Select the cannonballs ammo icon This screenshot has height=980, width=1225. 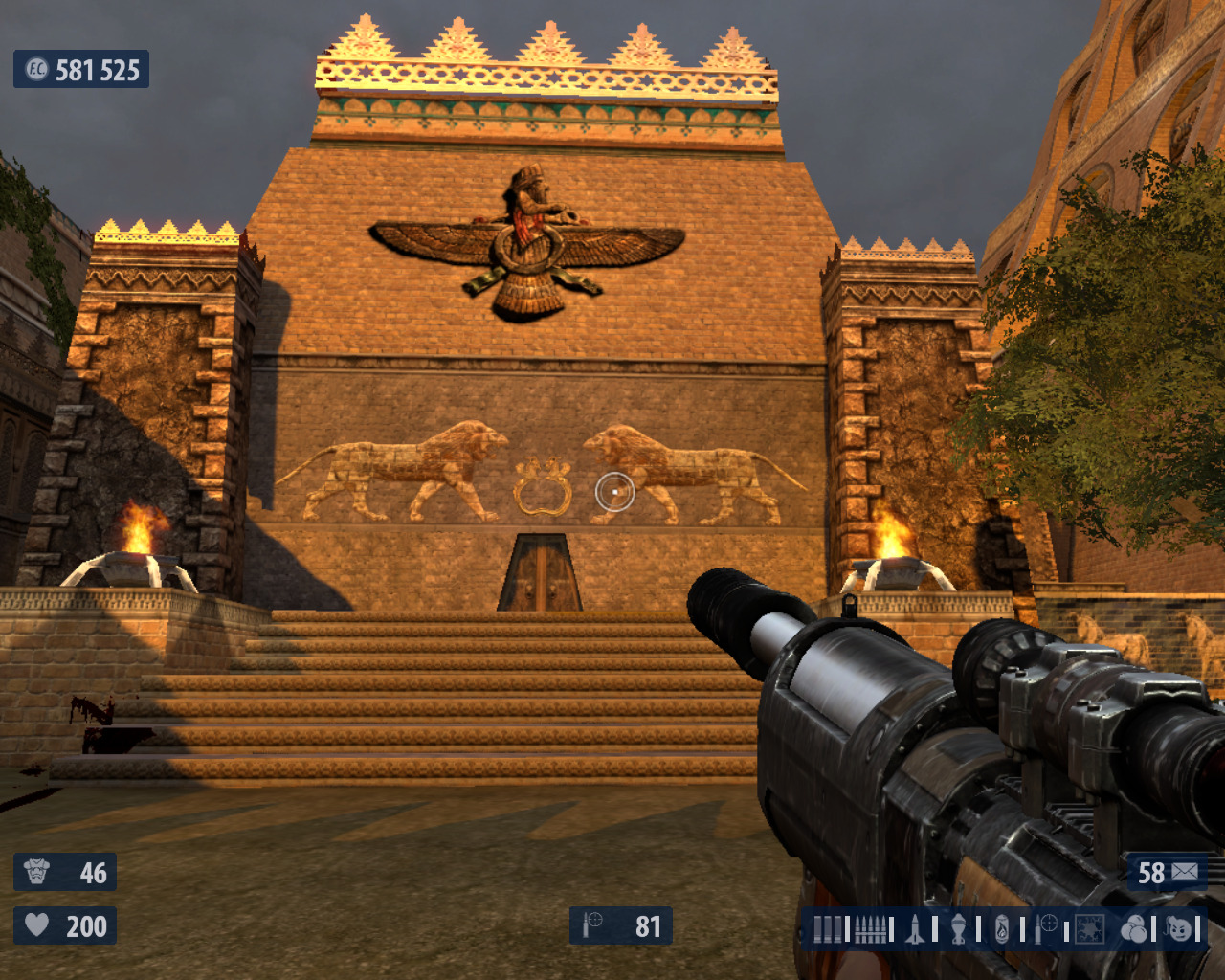[1134, 929]
